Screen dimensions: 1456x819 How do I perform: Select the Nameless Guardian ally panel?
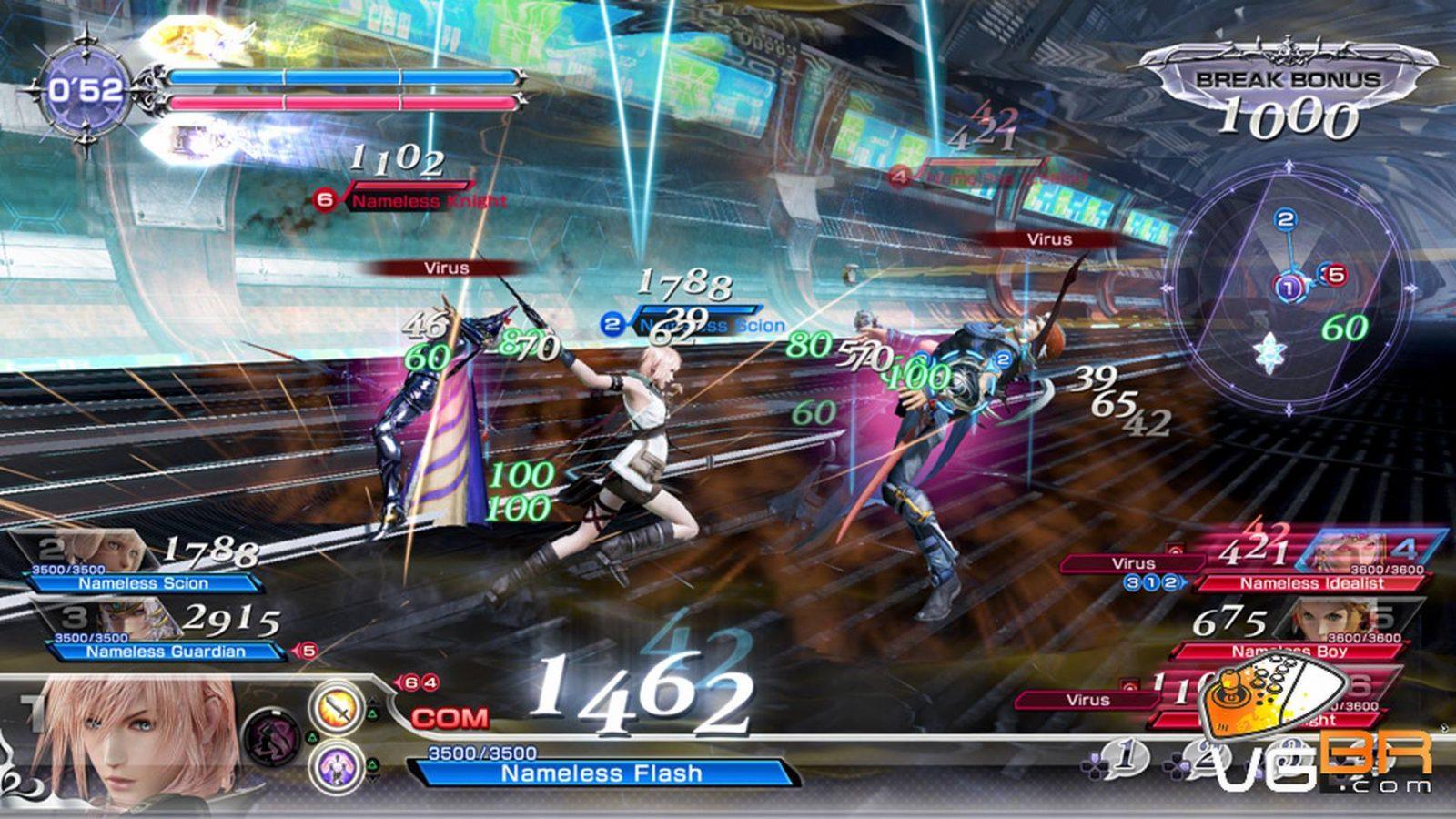[x=164, y=652]
